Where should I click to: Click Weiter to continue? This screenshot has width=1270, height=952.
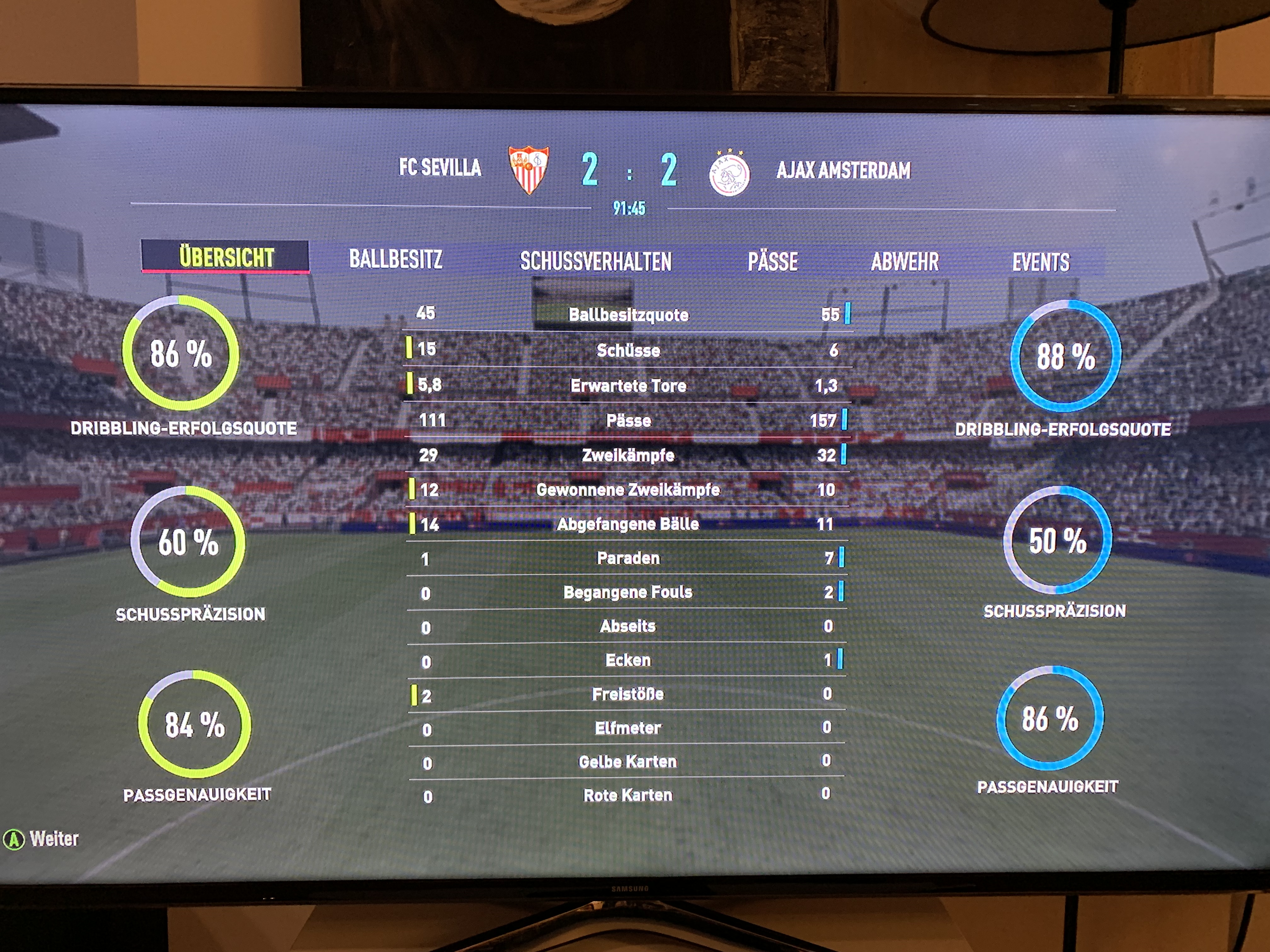click(41, 839)
